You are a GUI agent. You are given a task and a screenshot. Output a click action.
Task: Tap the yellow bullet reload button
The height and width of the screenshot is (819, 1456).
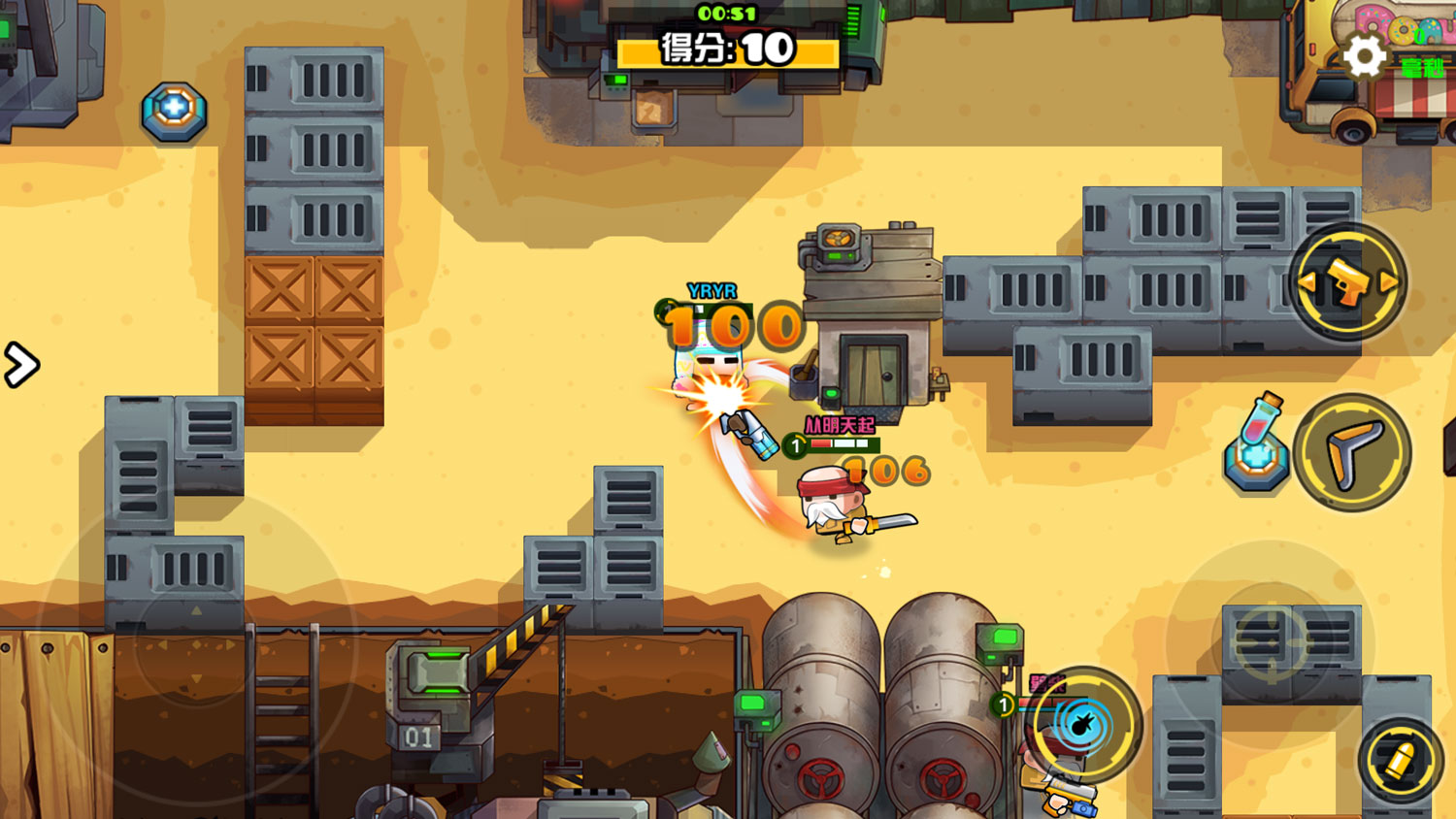tap(1400, 761)
